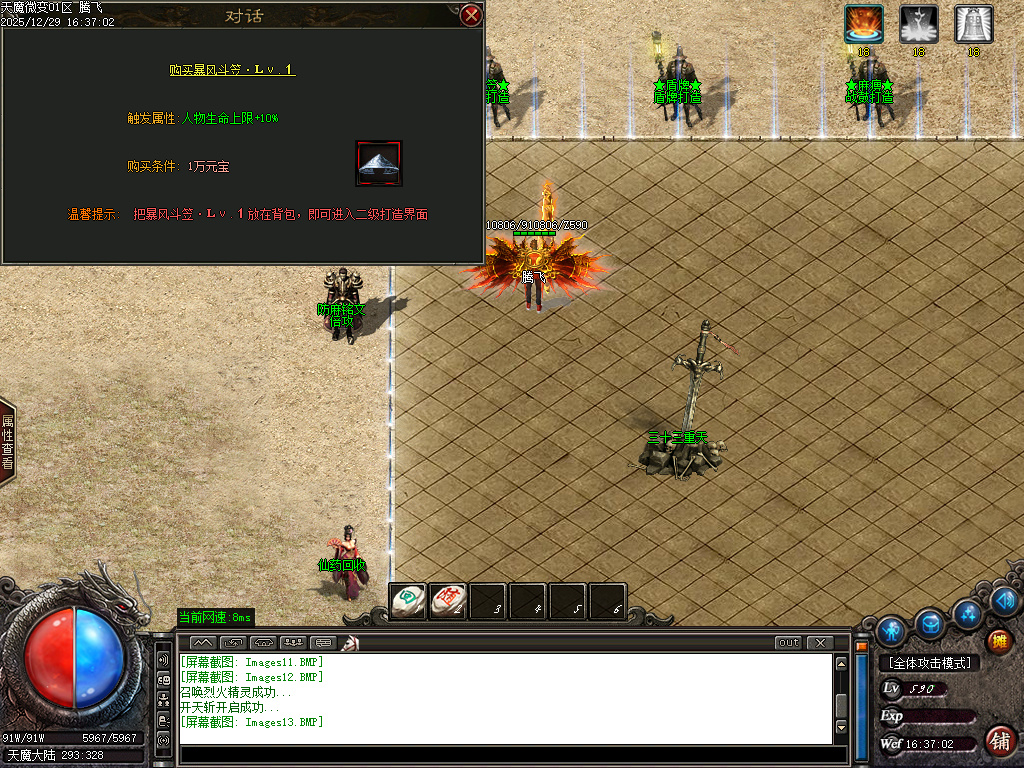Click the golden bell shield skill icon
The height and width of the screenshot is (768, 1024).
click(973, 24)
